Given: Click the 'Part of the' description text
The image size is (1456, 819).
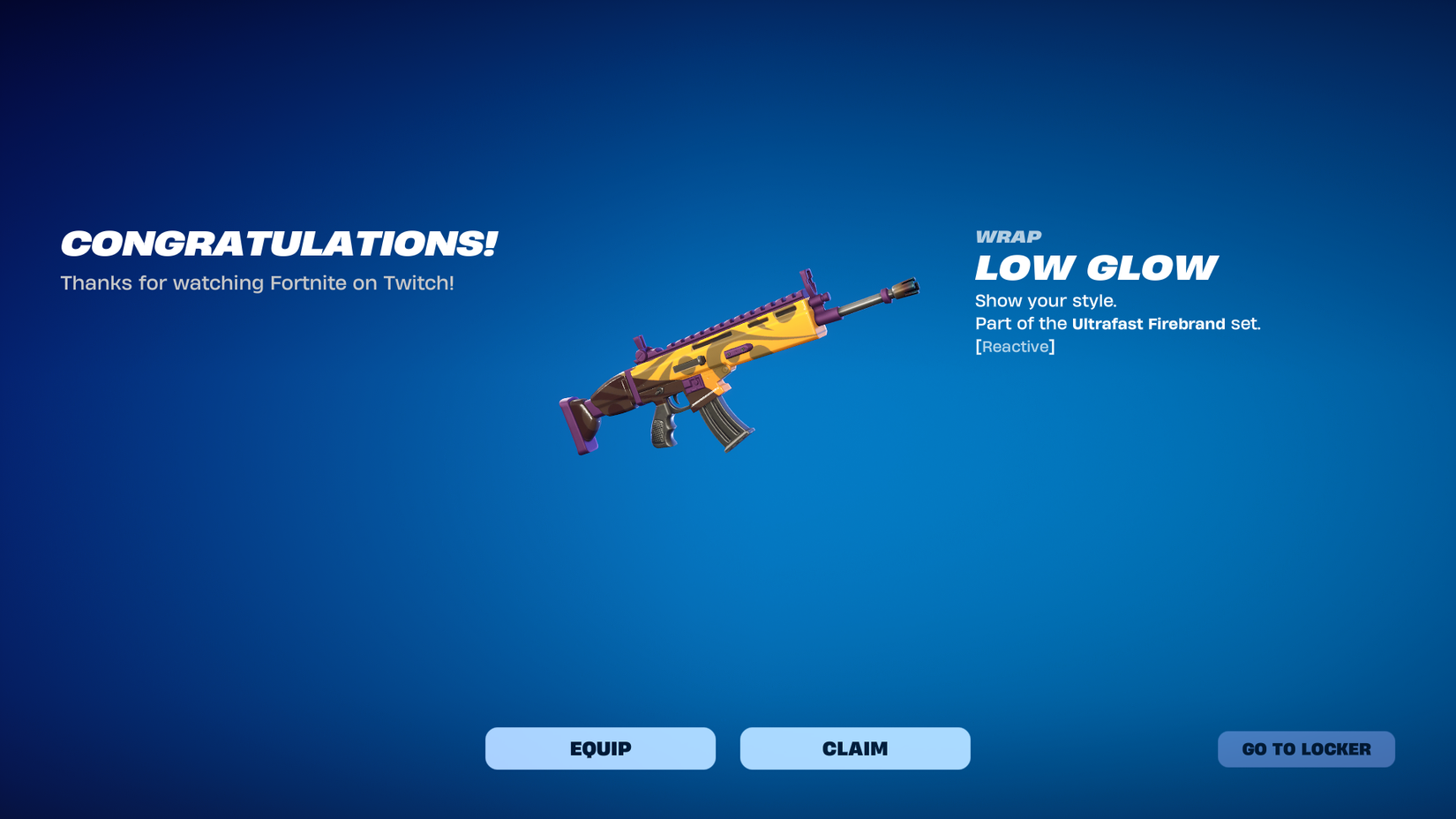Looking at the screenshot, I should 1019,323.
